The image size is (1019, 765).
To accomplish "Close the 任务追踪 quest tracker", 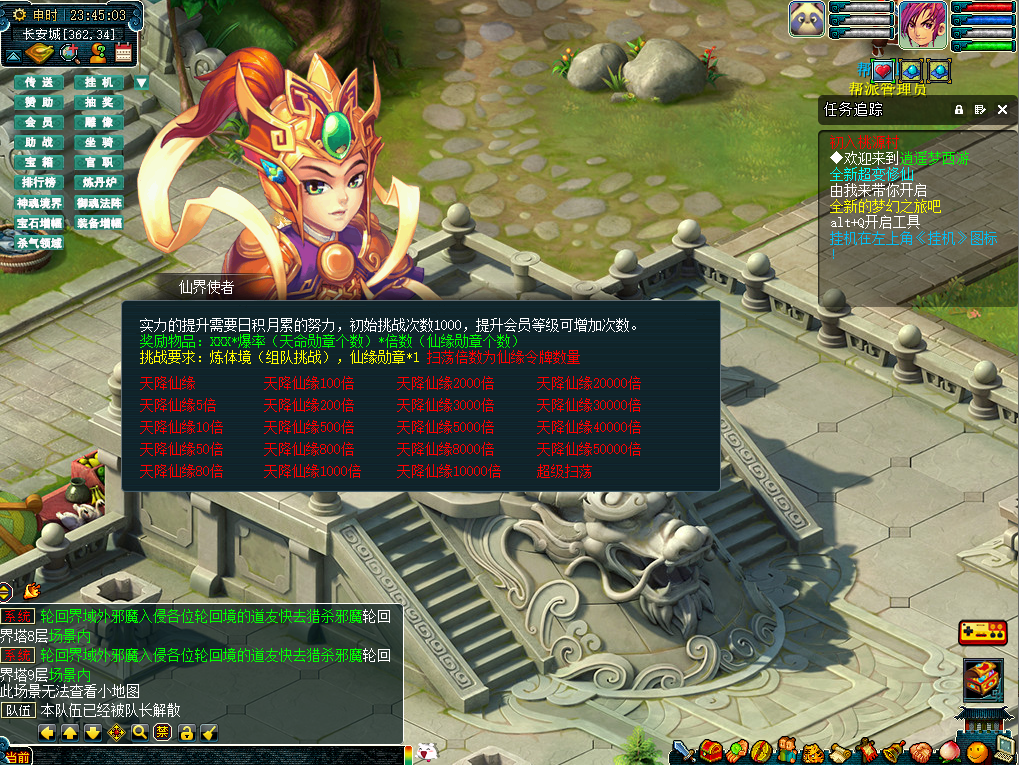I will 1003,110.
